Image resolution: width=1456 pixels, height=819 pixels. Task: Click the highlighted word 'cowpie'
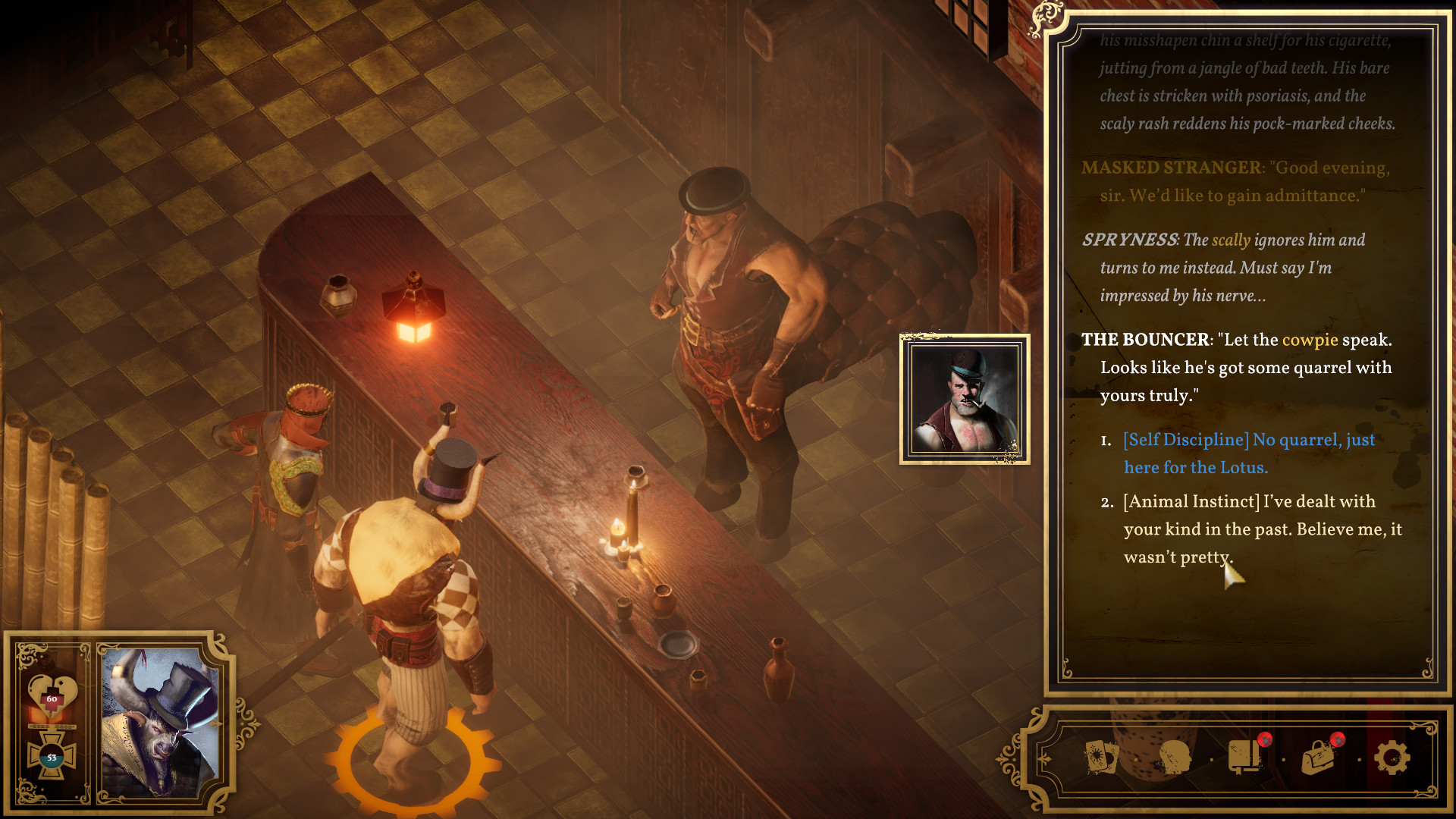pyautogui.click(x=1310, y=340)
